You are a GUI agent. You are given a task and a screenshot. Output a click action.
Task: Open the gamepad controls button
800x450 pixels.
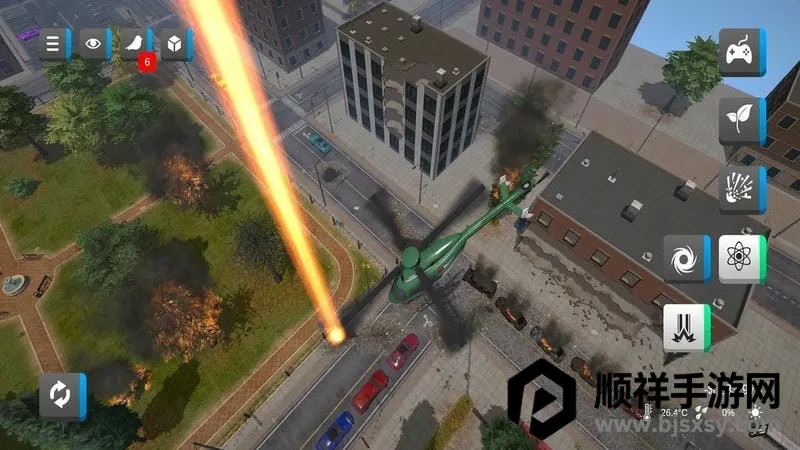point(741,53)
